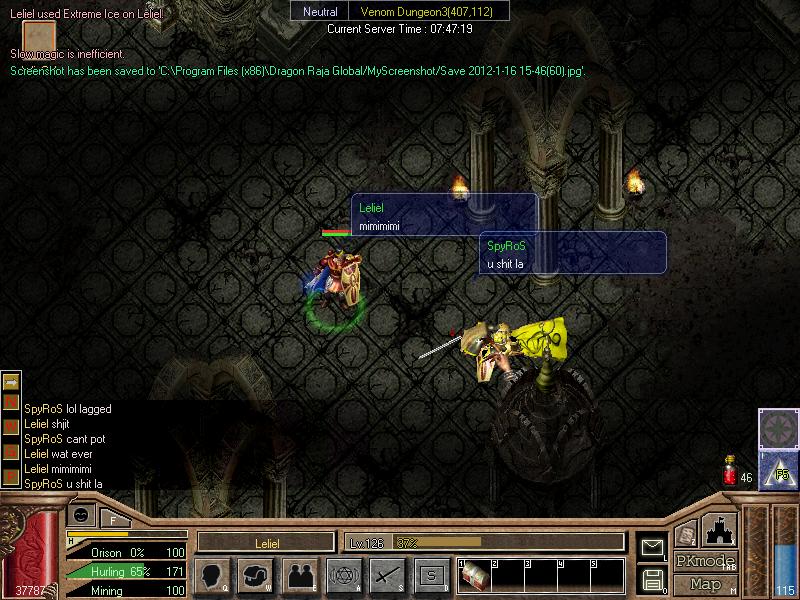The height and width of the screenshot is (600, 800).
Task: Toggle the PKmode button
Action: pyautogui.click(x=706, y=561)
